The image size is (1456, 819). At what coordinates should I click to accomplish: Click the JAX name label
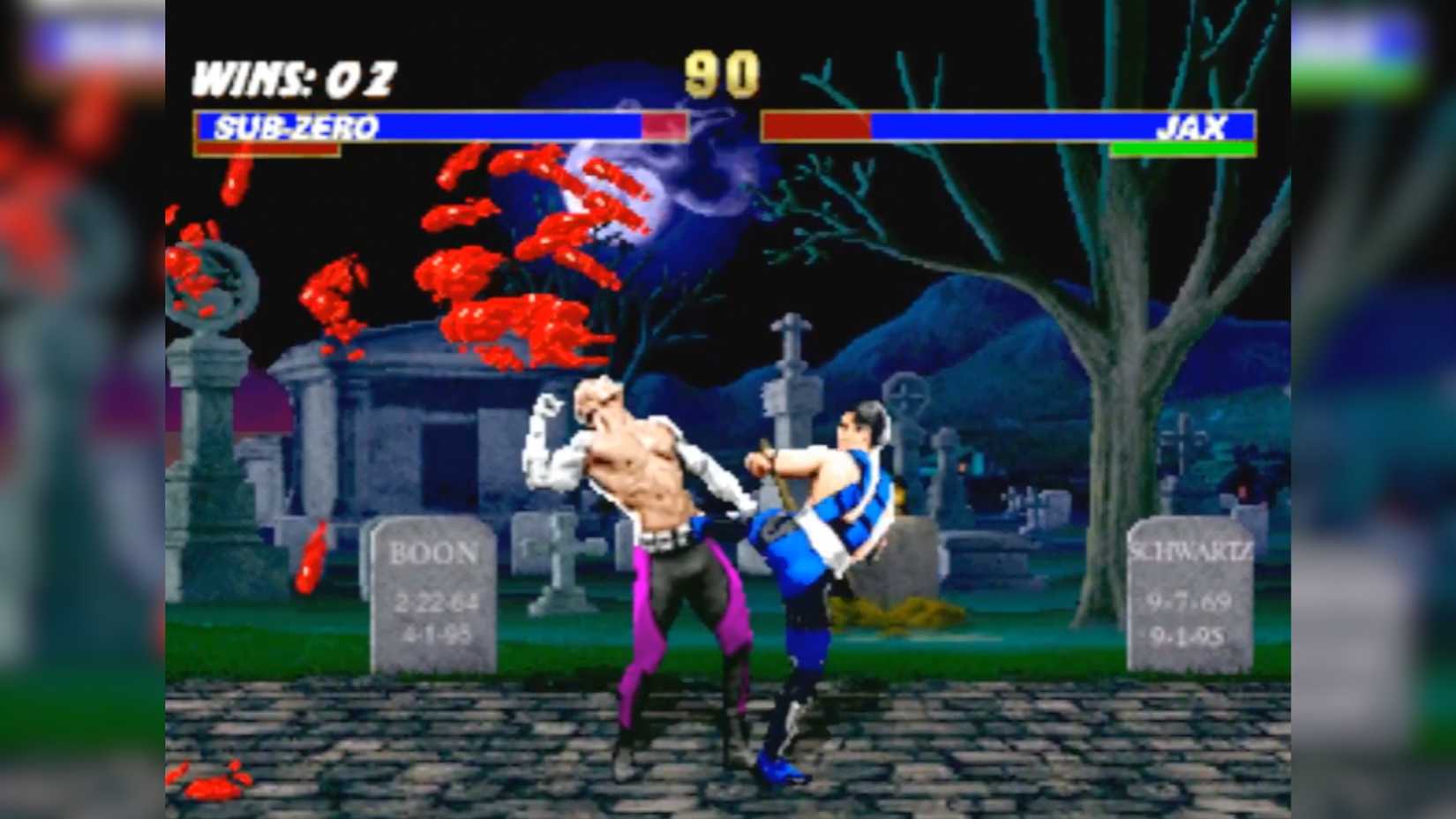1193,129
